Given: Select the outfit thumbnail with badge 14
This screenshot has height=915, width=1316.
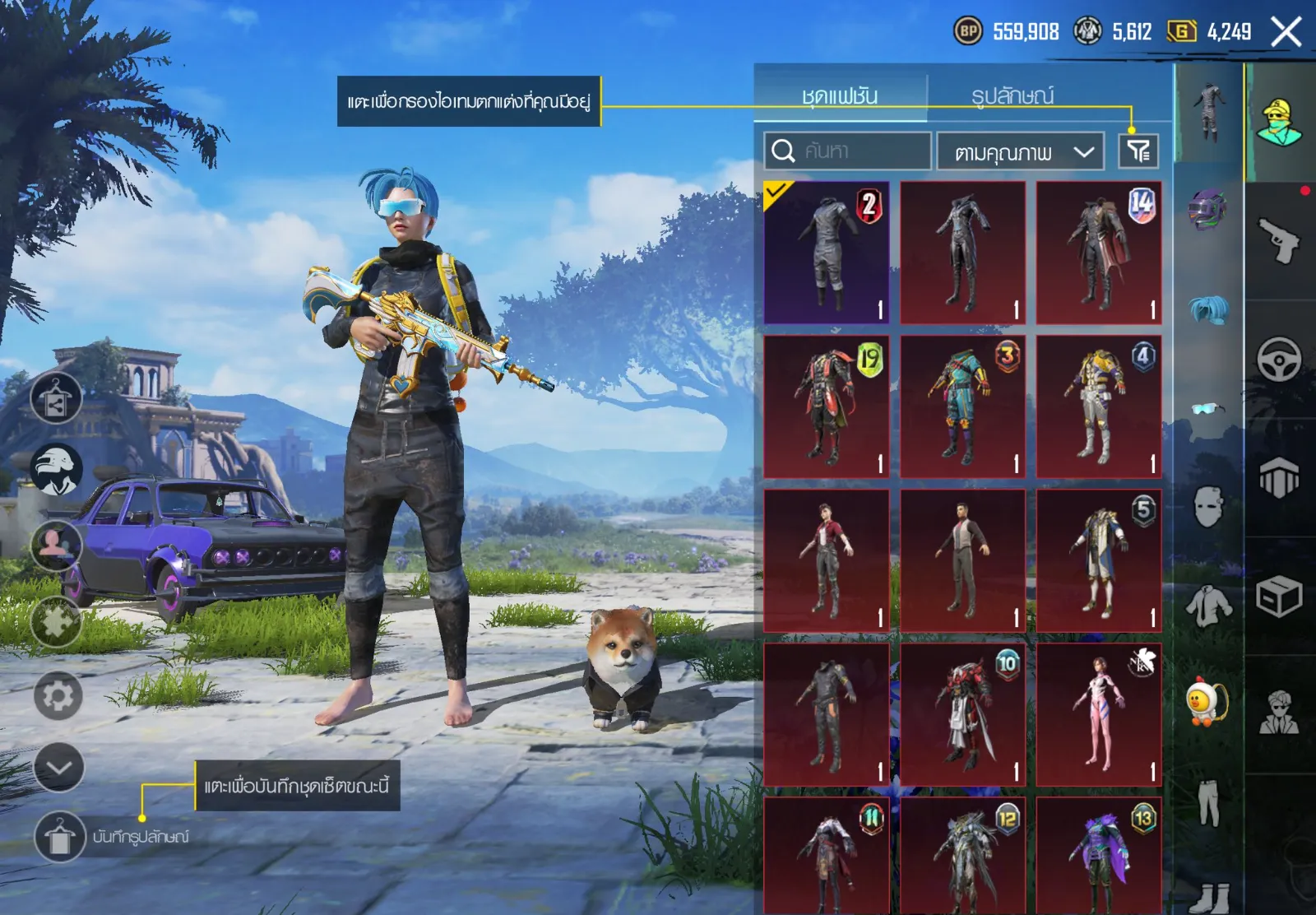Looking at the screenshot, I should (x=1099, y=253).
